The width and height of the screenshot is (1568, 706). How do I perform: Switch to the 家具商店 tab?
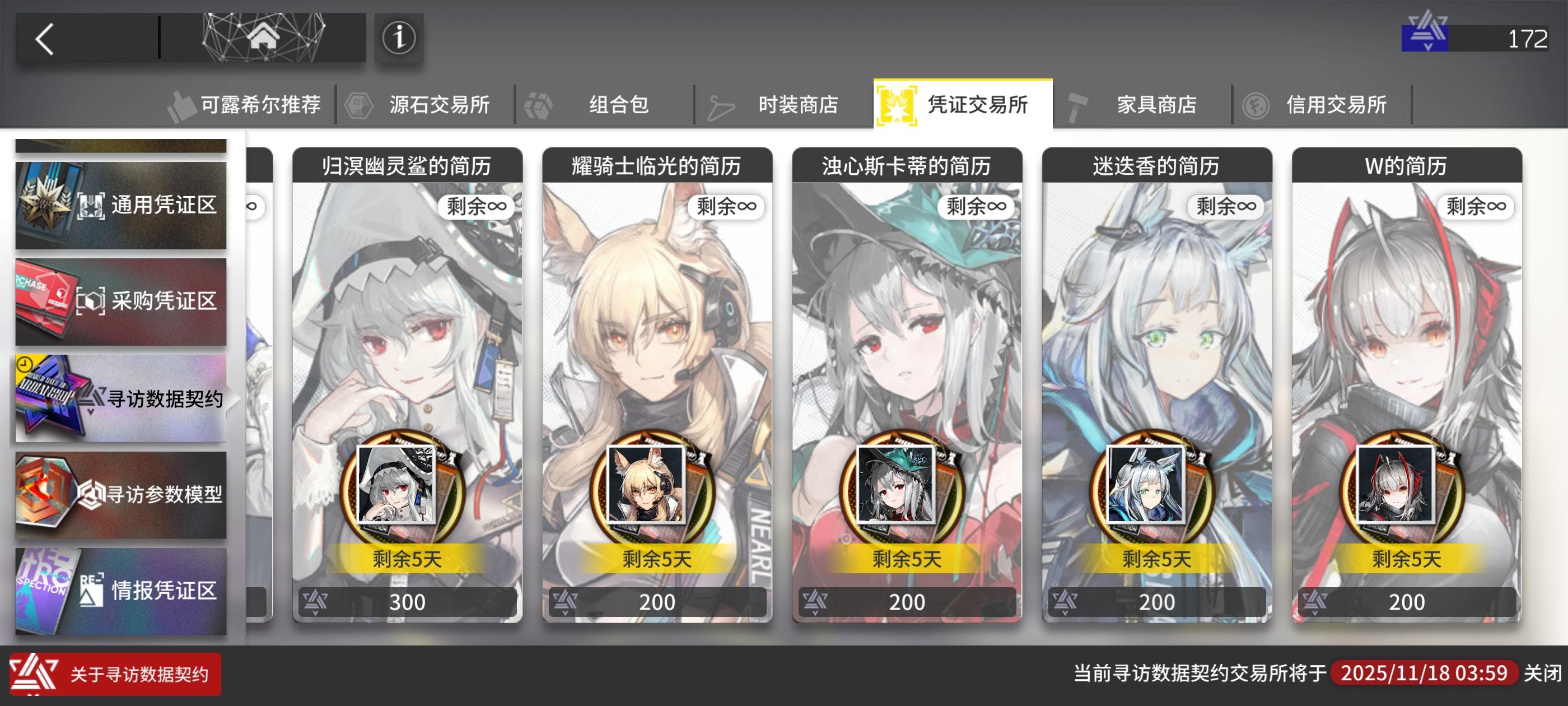coord(1157,104)
